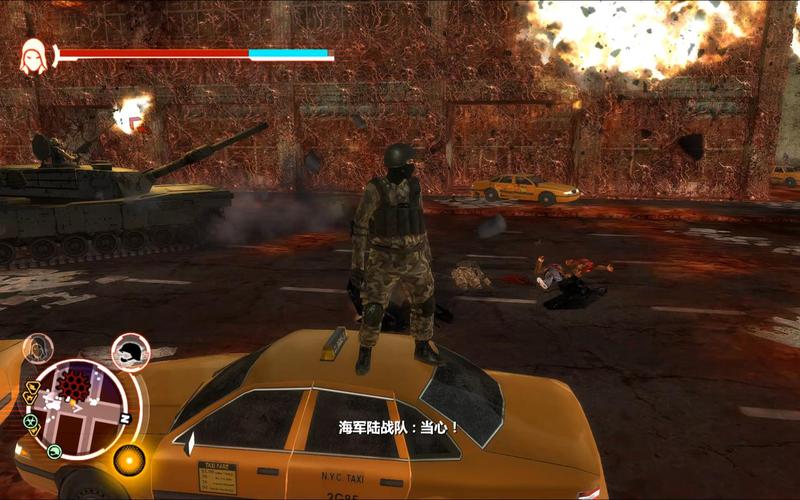Viewport: 800px width, 500px height.
Task: Click the green helmet marker below the minimap
Action: (55, 452)
